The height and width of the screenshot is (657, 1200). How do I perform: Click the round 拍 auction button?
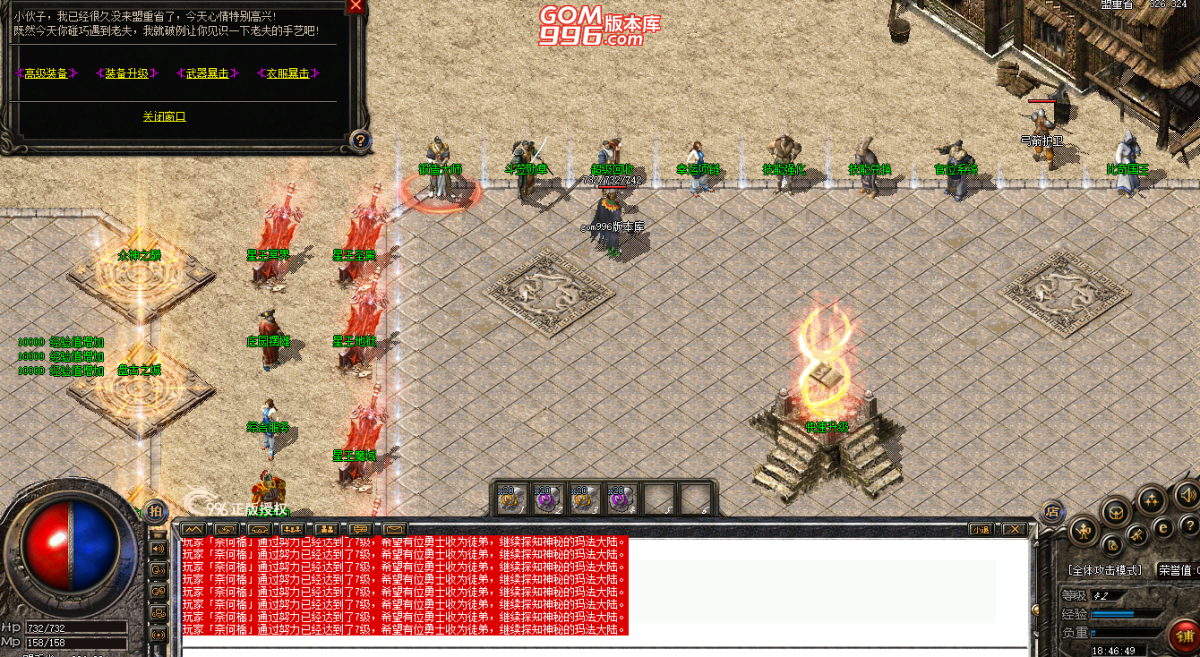[x=154, y=511]
